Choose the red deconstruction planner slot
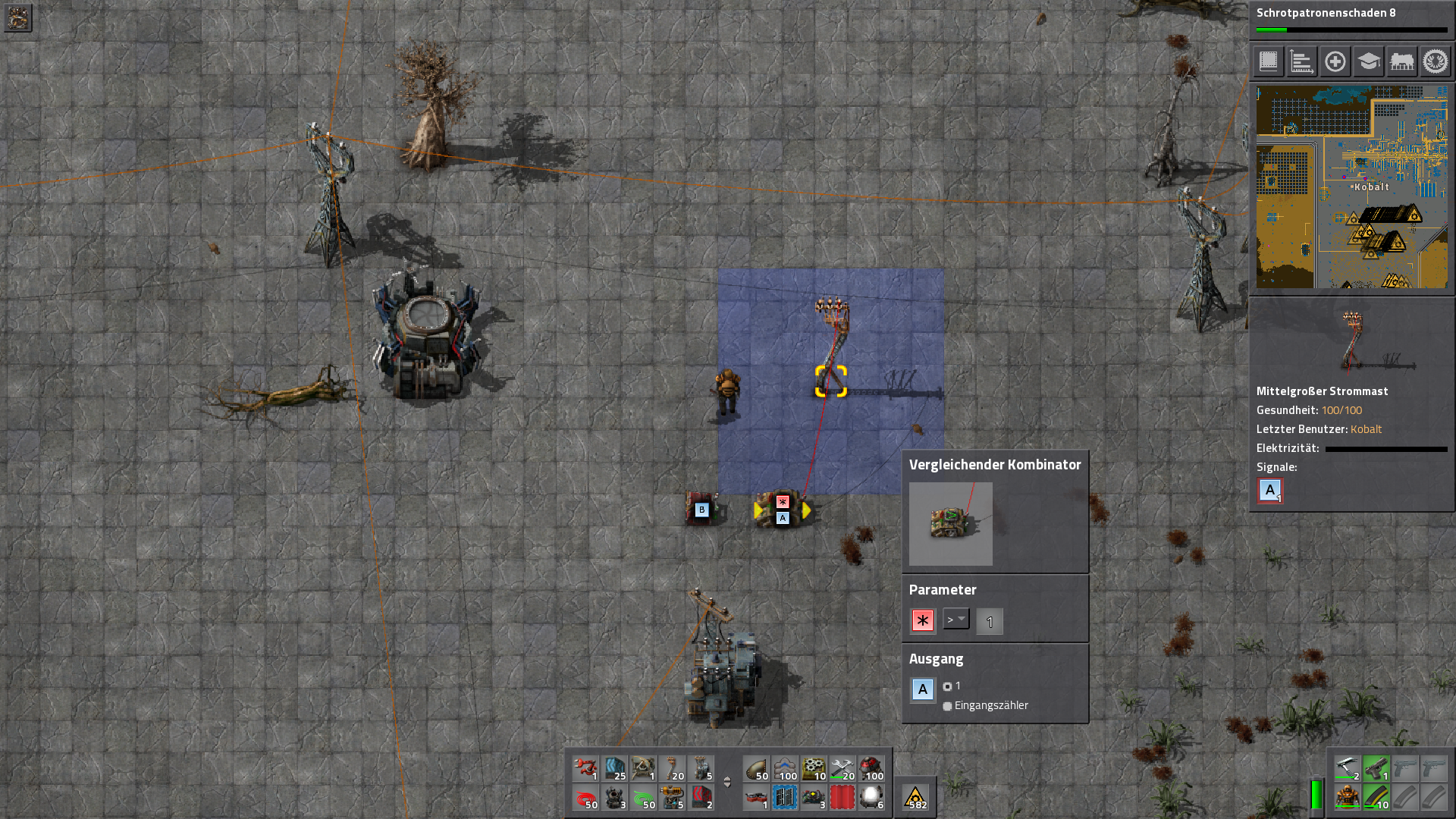This screenshot has height=819, width=1456. click(x=843, y=797)
